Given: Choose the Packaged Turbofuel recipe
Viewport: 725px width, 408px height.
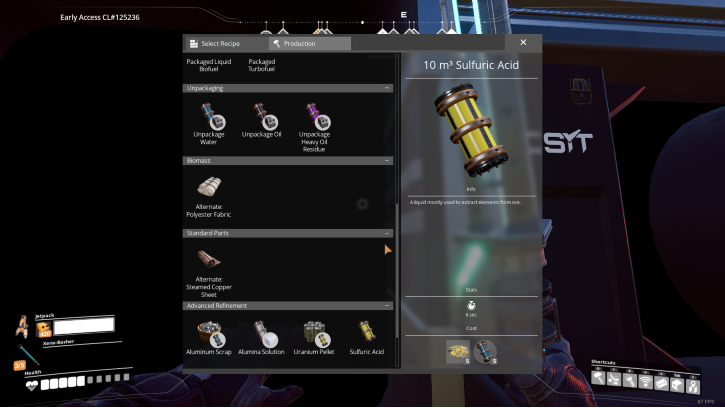Looking at the screenshot, I should pos(261,65).
